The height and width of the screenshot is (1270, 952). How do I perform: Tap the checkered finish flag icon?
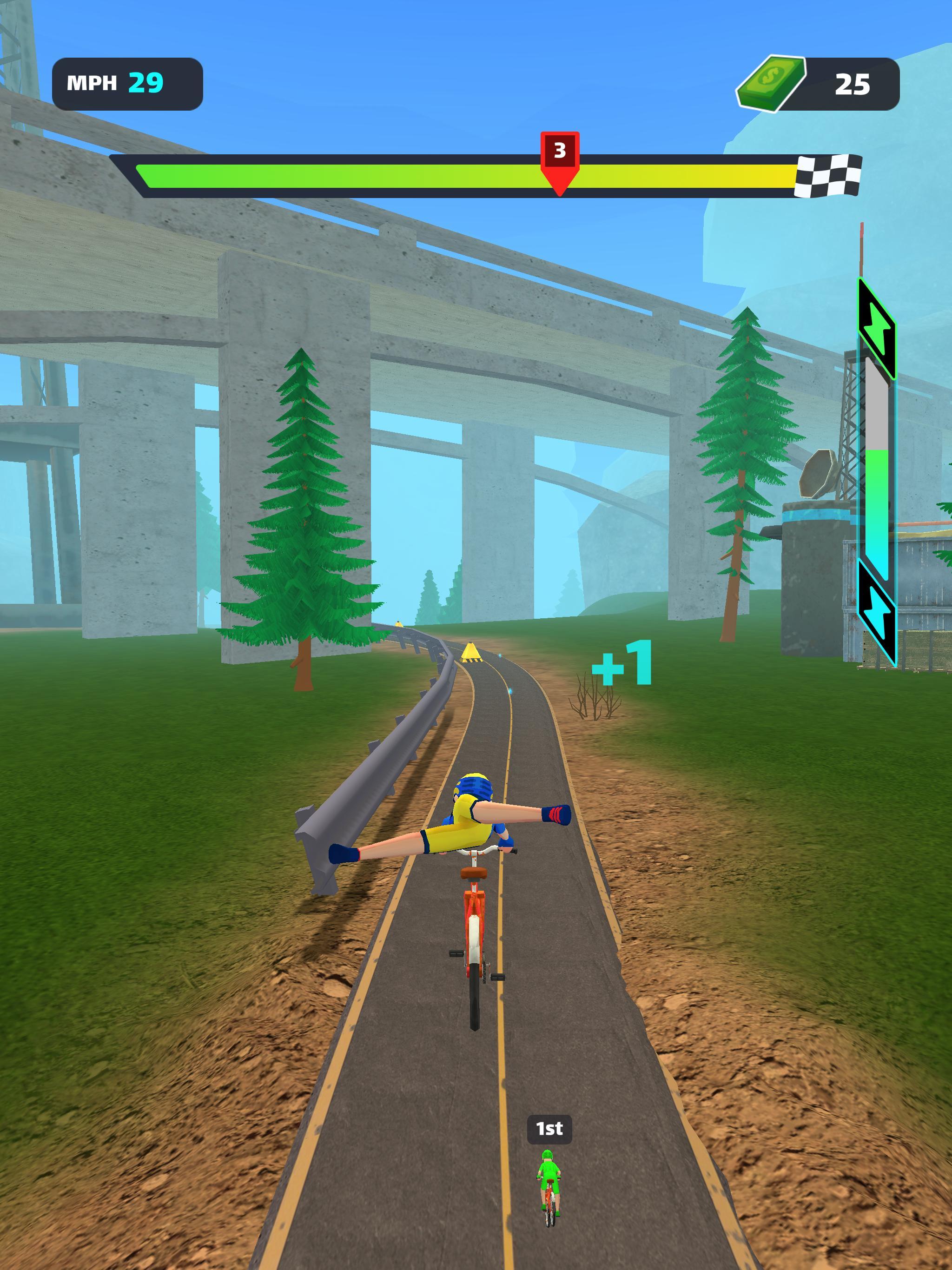pos(827,176)
